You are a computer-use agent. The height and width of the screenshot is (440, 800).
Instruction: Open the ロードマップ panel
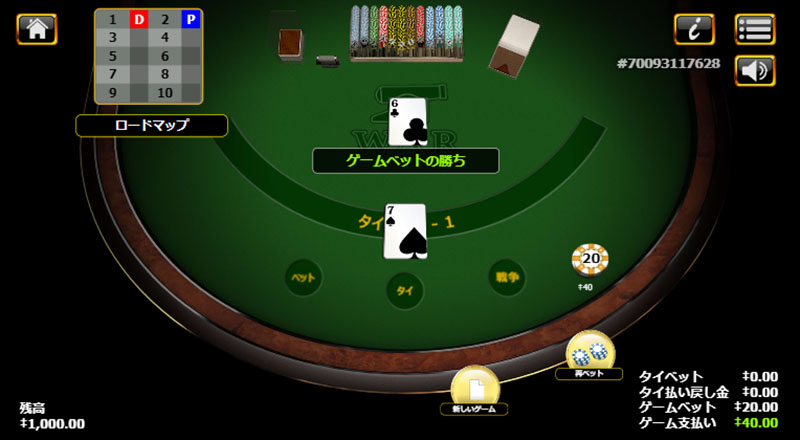151,125
